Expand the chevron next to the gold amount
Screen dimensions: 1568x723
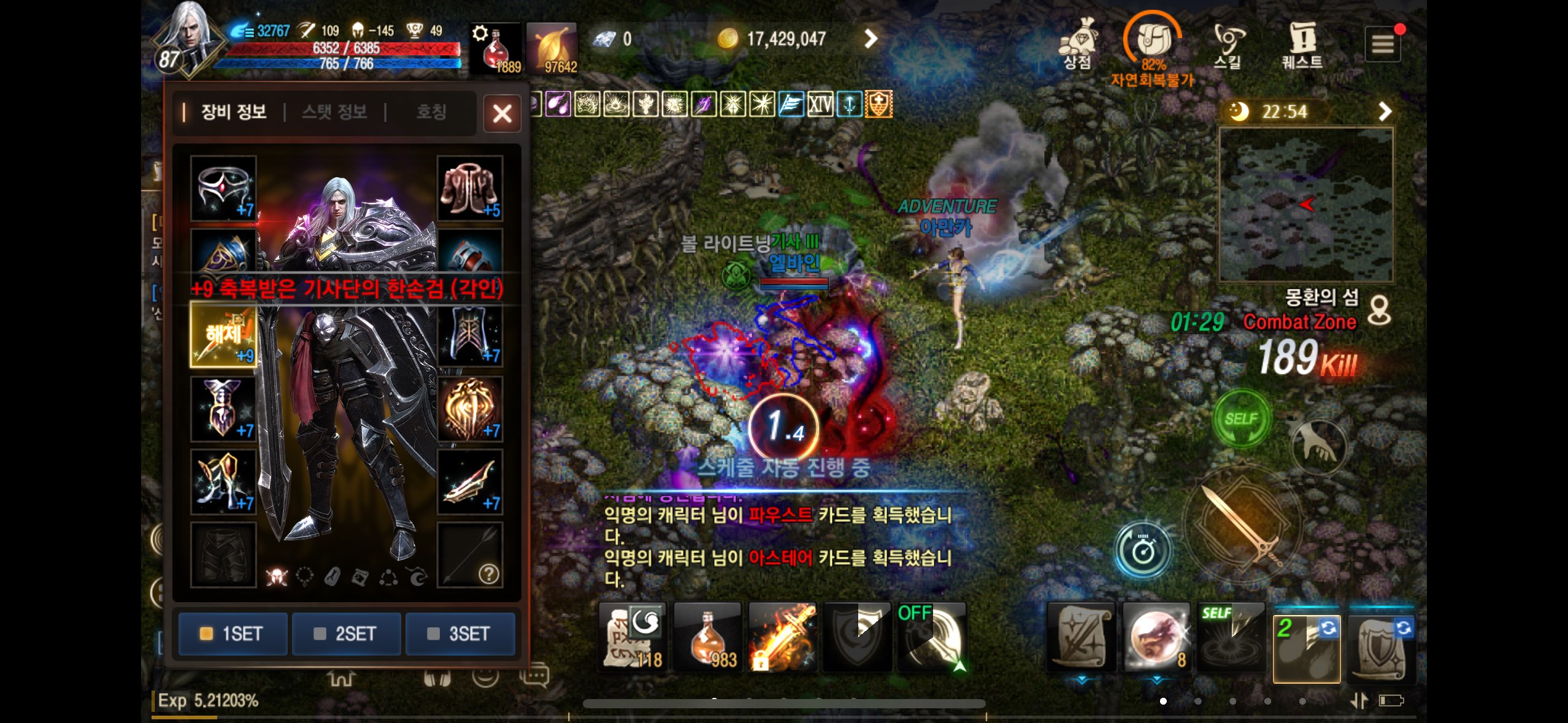pos(870,39)
